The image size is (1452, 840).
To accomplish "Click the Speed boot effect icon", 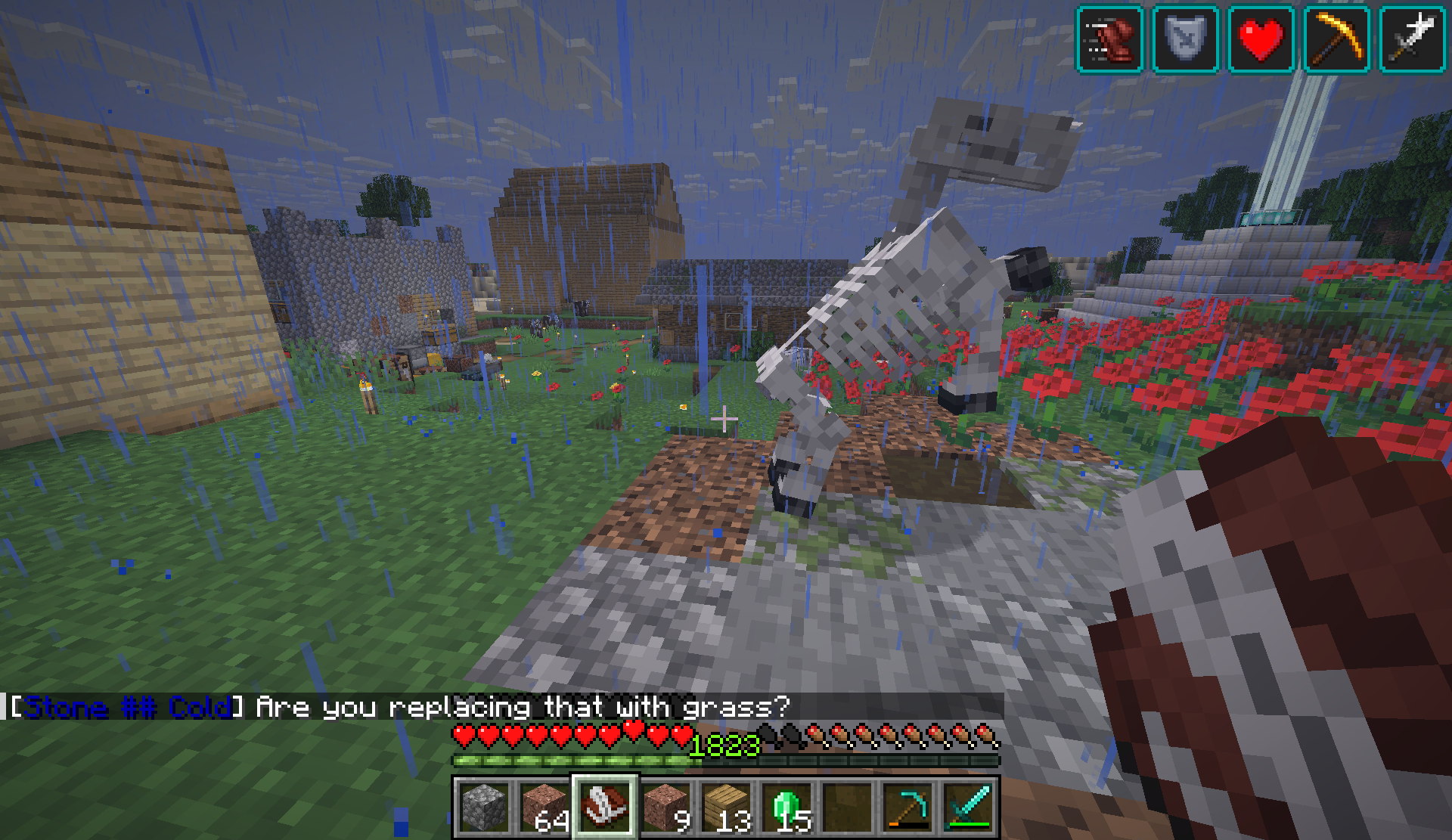I will [x=1109, y=39].
